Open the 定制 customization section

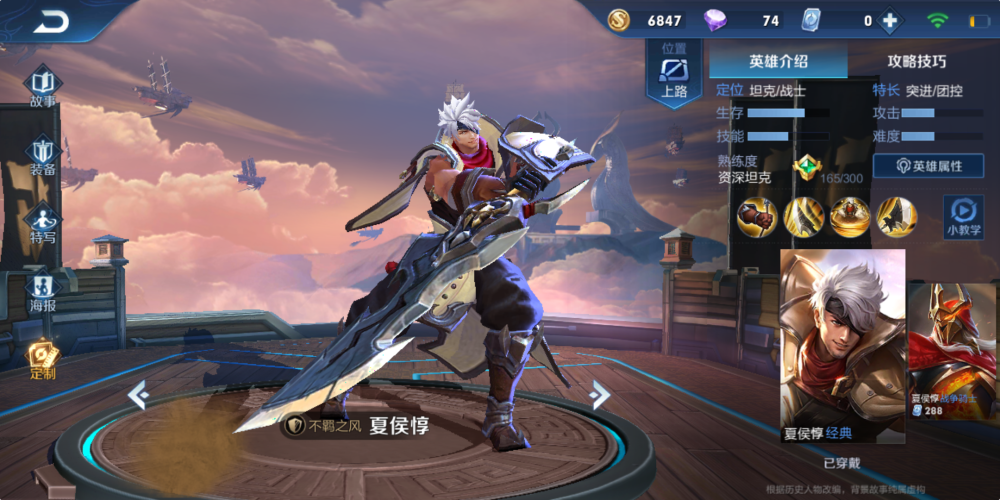(43, 359)
